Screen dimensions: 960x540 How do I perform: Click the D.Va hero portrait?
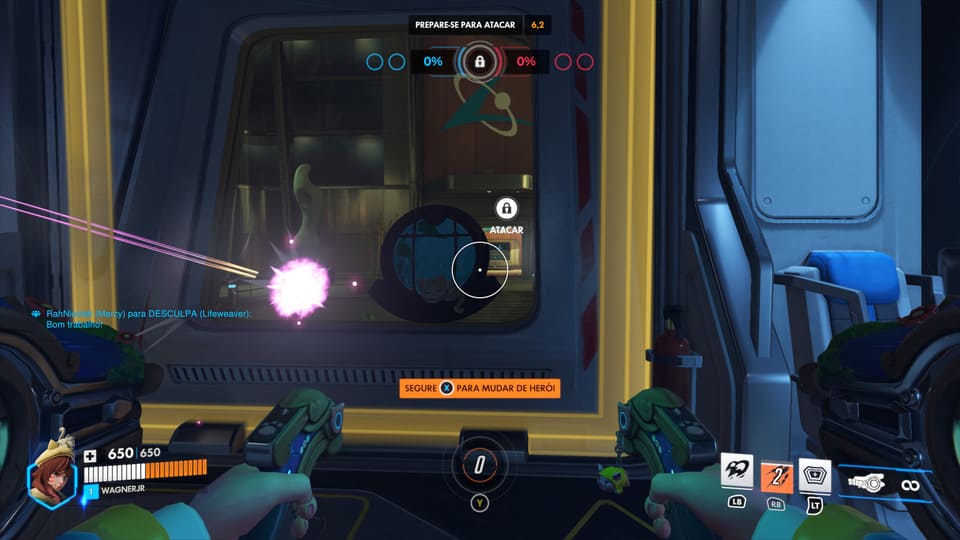click(x=51, y=476)
